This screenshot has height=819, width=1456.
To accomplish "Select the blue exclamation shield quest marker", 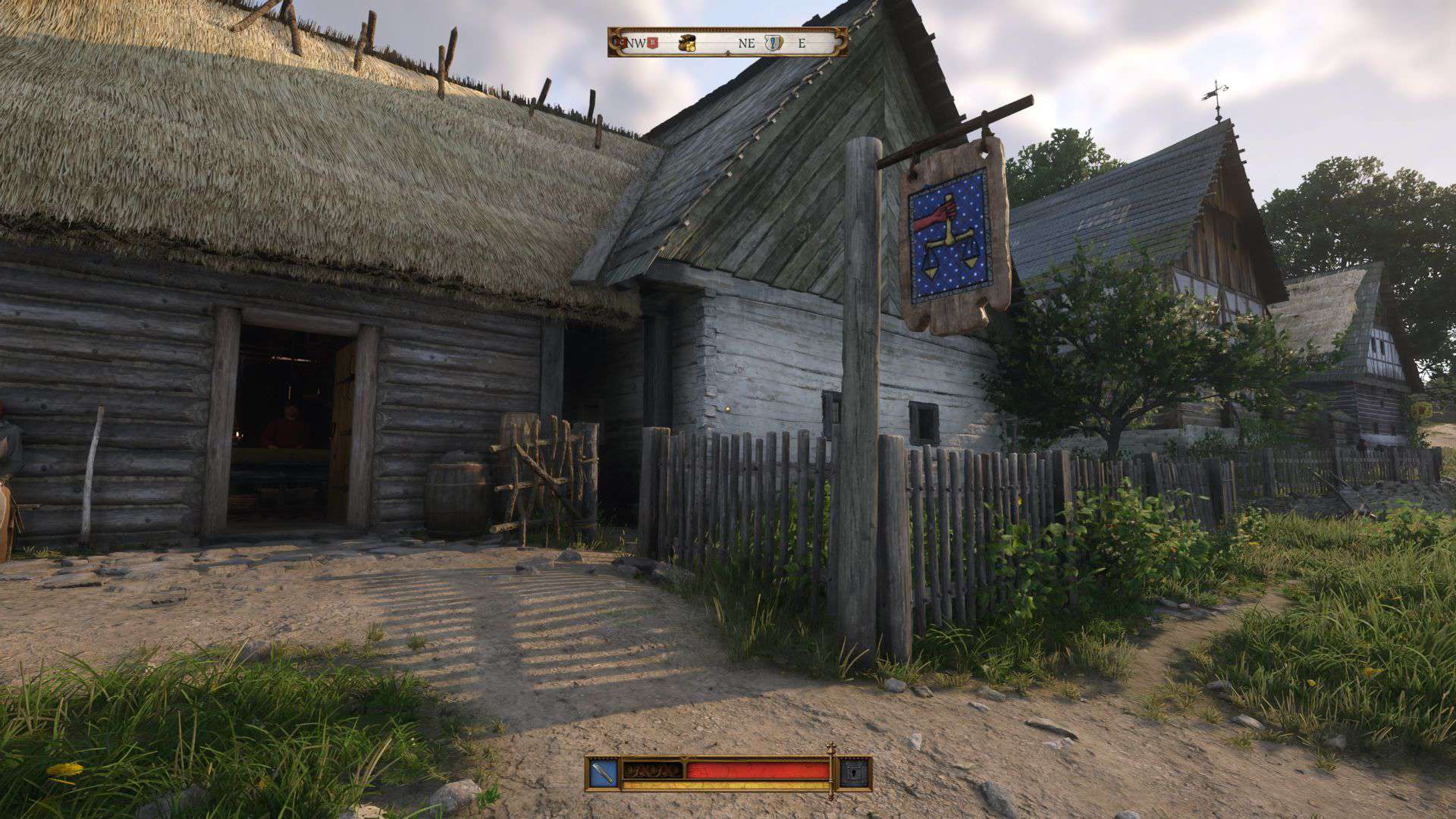I will (x=773, y=42).
